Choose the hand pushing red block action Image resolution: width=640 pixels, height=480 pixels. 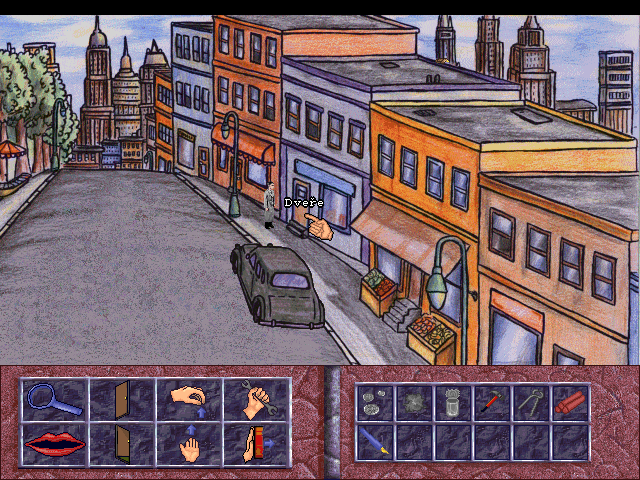(x=256, y=443)
